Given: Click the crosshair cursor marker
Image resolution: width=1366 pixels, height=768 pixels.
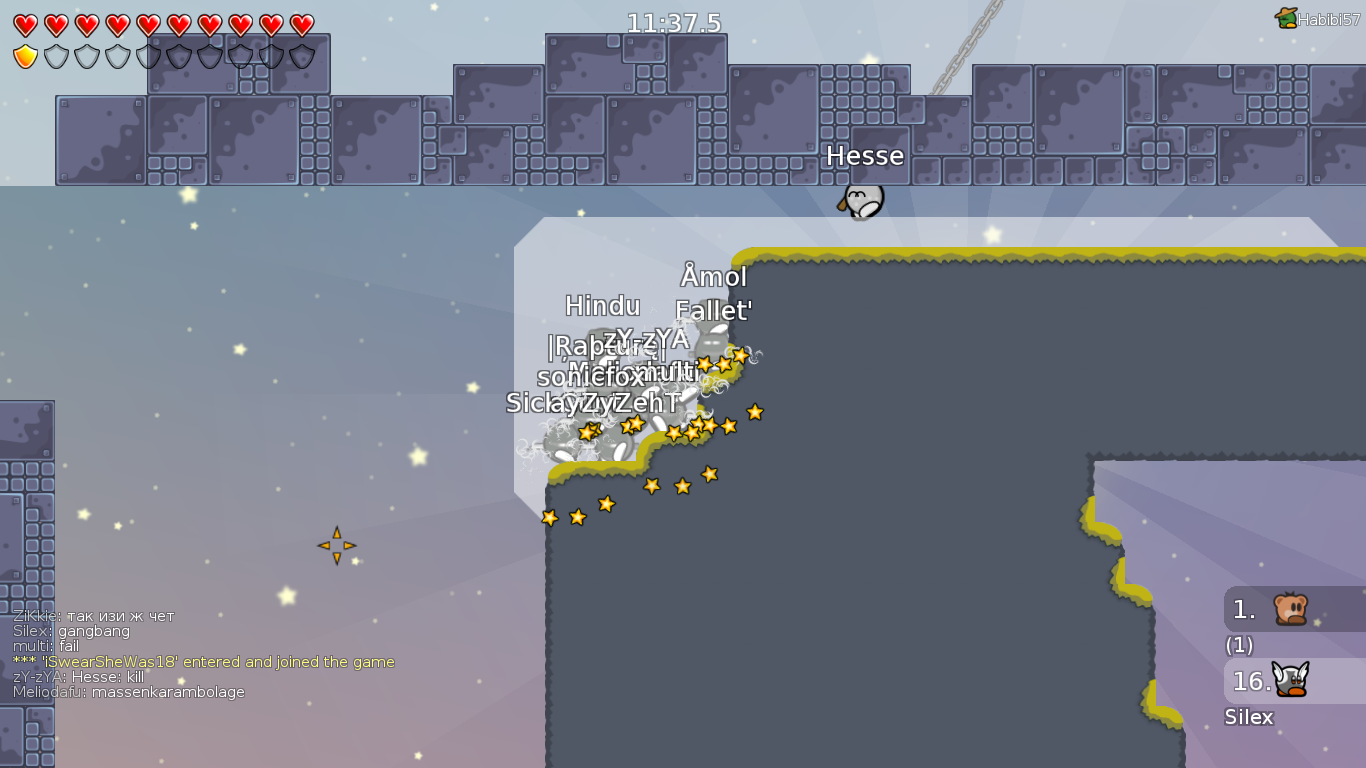Looking at the screenshot, I should point(338,544).
